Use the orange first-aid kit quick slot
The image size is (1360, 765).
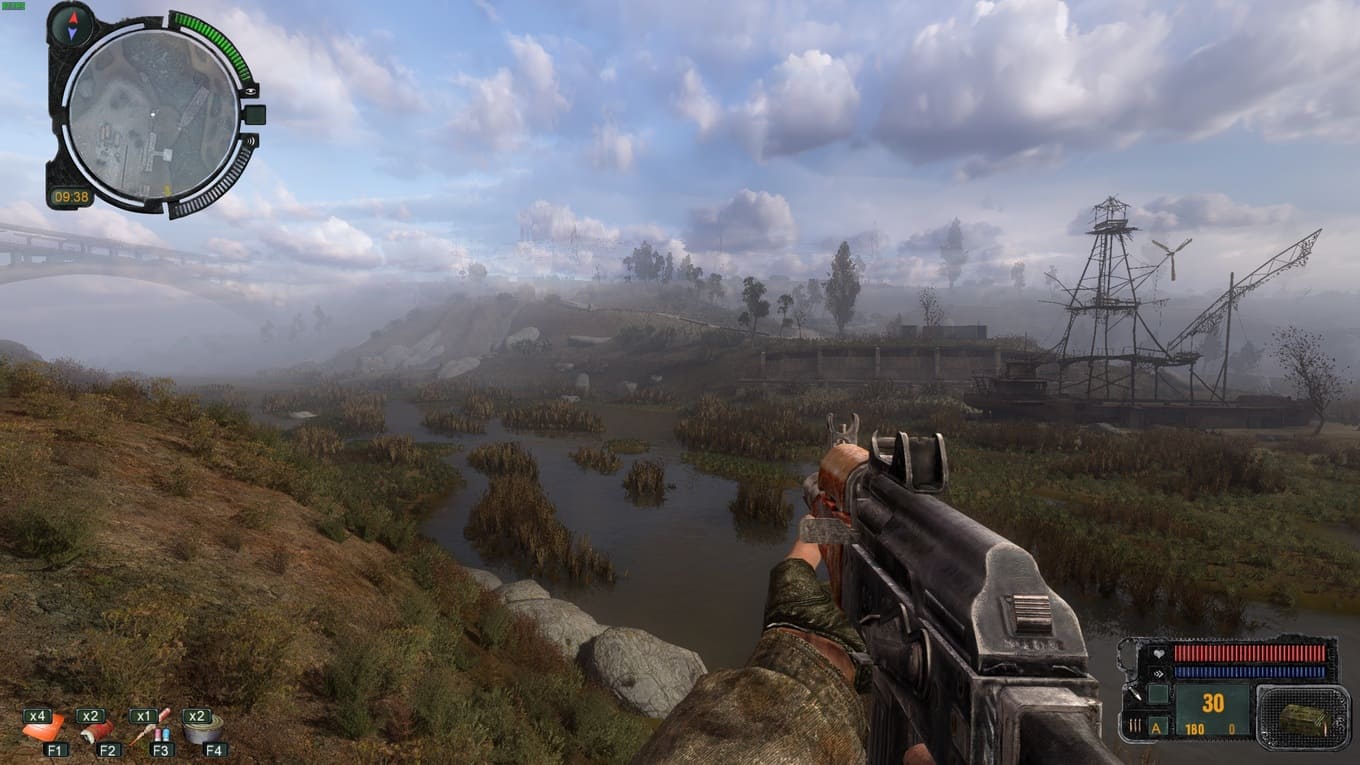pos(44,730)
